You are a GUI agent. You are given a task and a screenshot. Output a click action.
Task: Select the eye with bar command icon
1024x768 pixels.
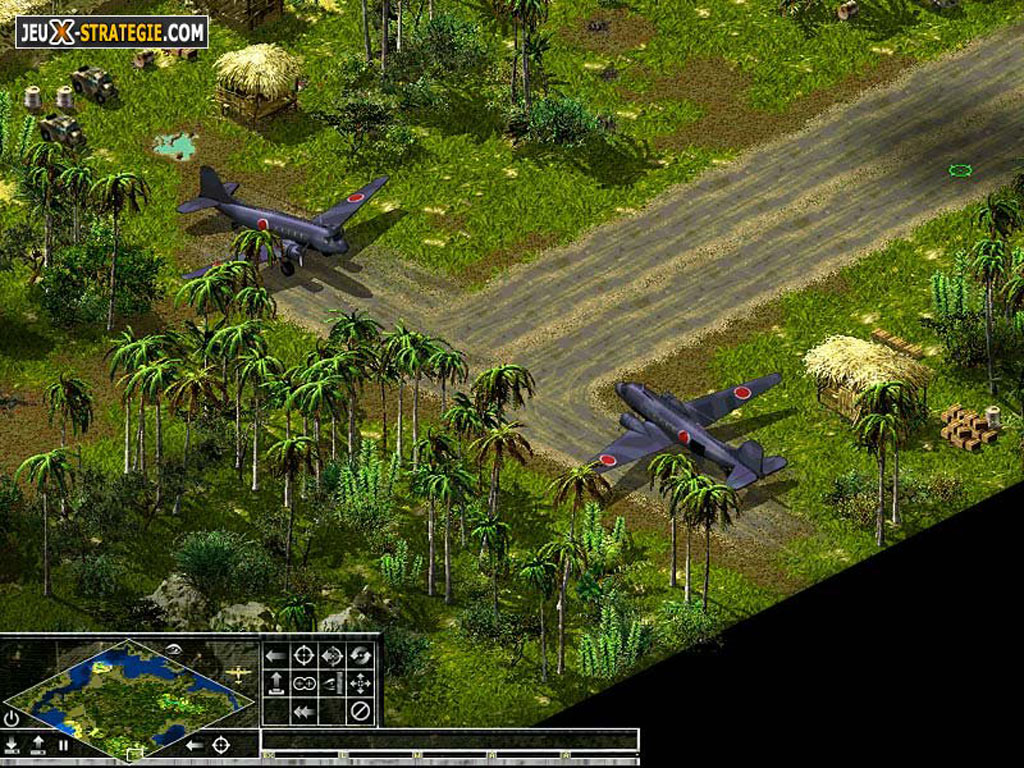point(332,684)
